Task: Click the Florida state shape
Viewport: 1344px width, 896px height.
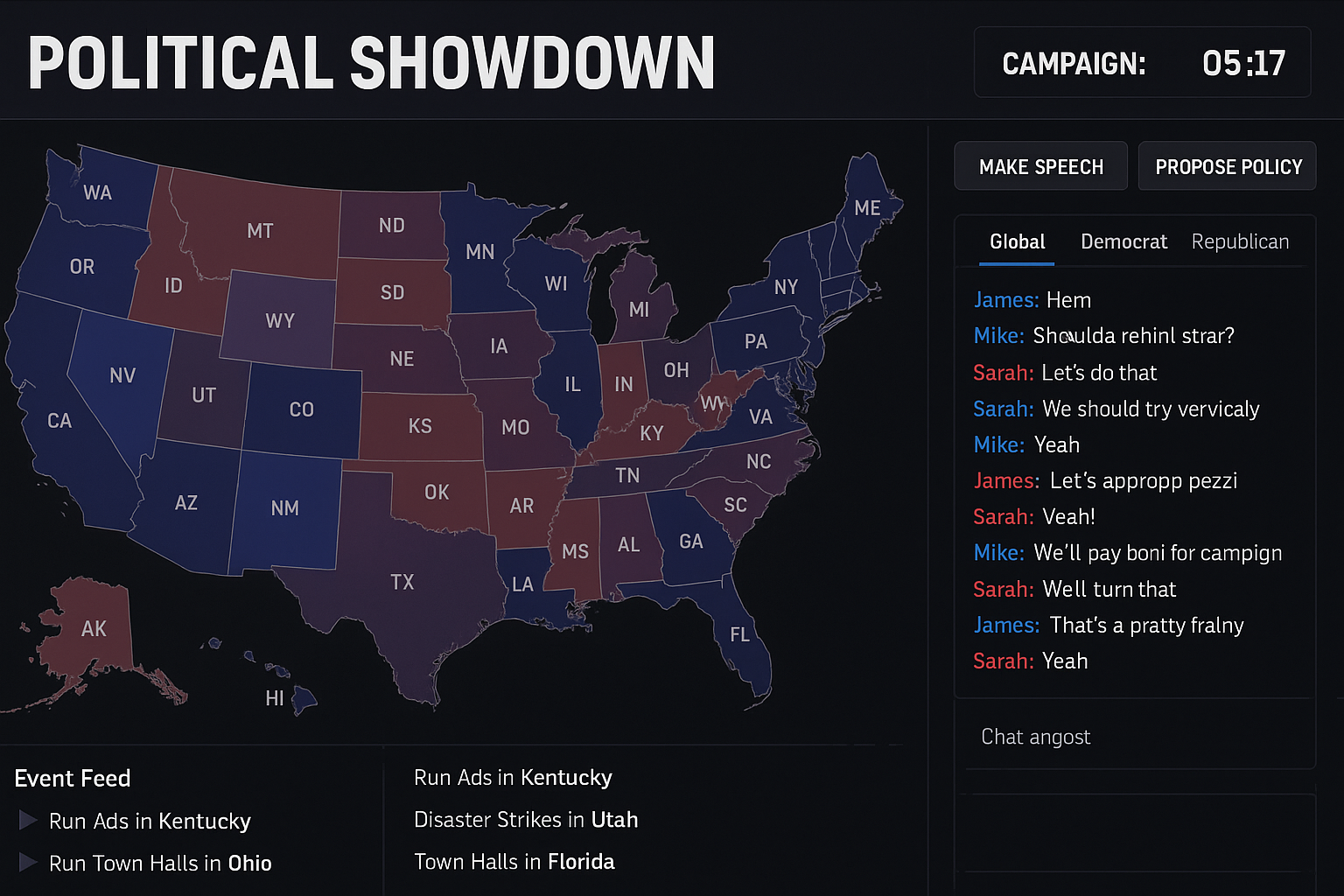Action: tap(739, 635)
